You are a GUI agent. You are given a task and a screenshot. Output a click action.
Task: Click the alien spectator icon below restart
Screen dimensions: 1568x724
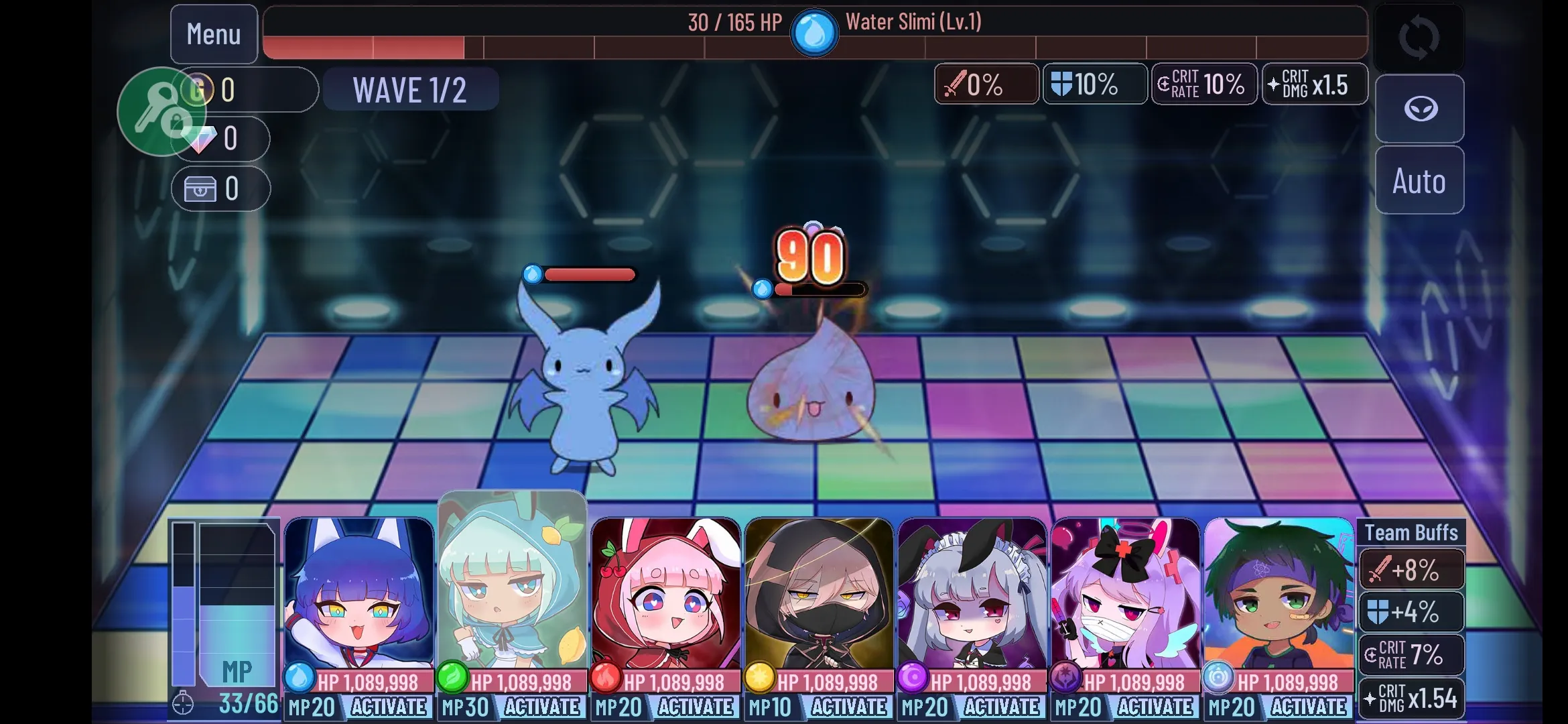pos(1419,109)
